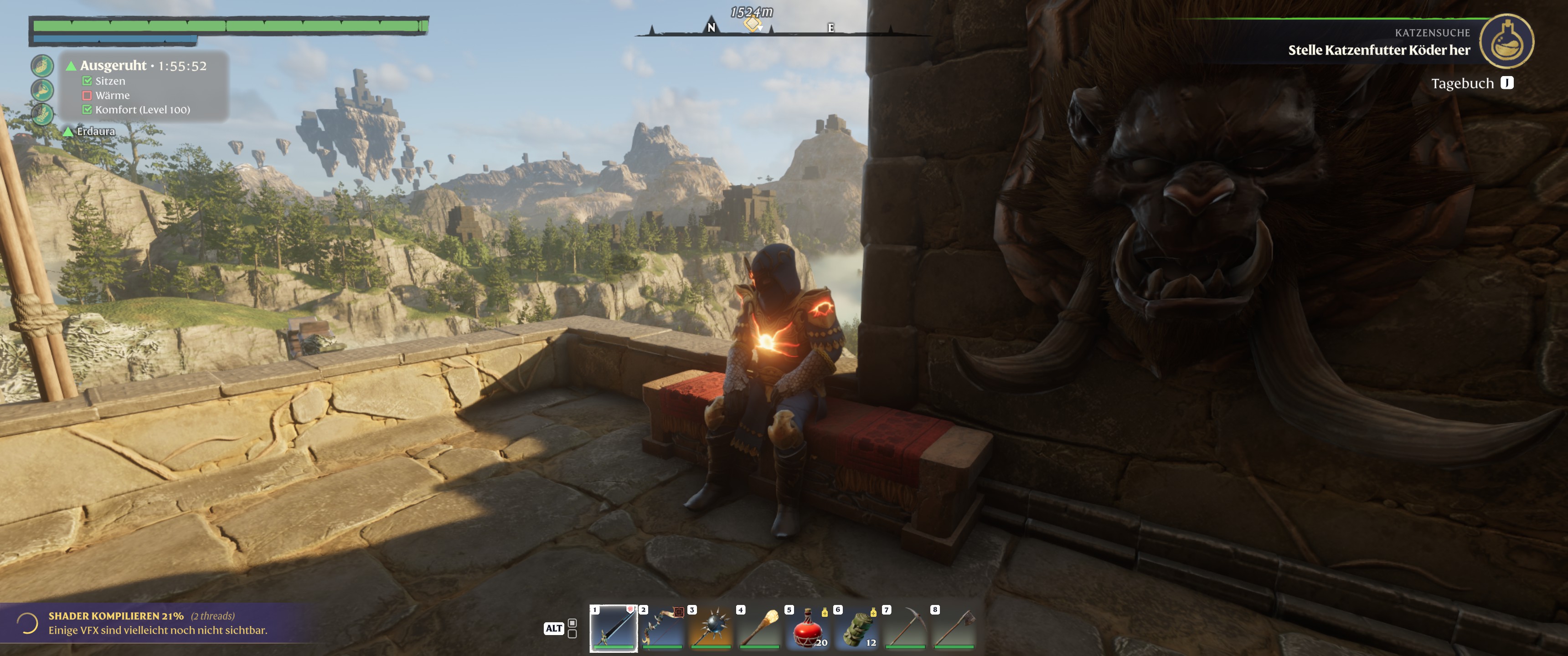Click the Erdaura buff entry
Viewport: 1568px width, 656px height.
pyautogui.click(x=95, y=132)
